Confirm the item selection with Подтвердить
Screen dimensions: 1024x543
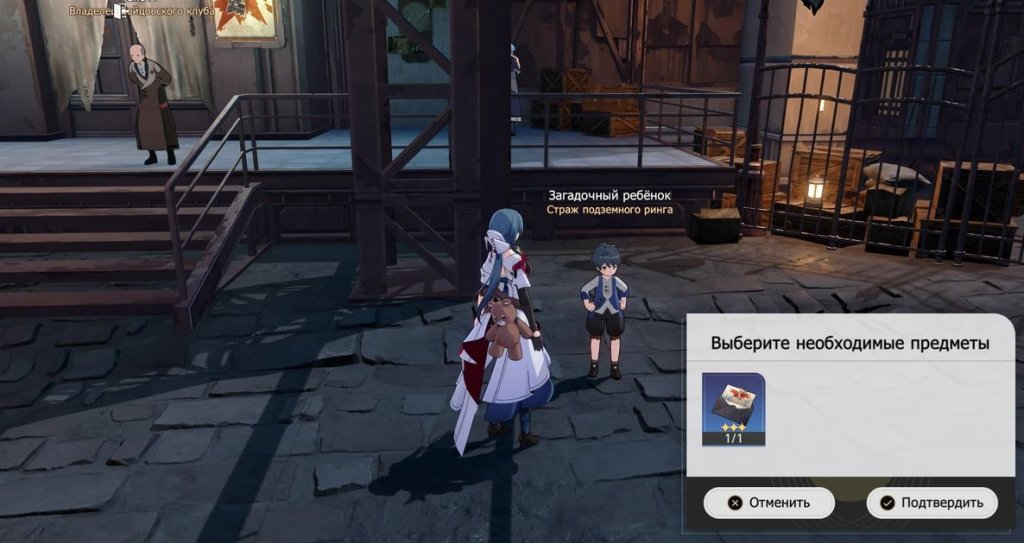(x=932, y=503)
